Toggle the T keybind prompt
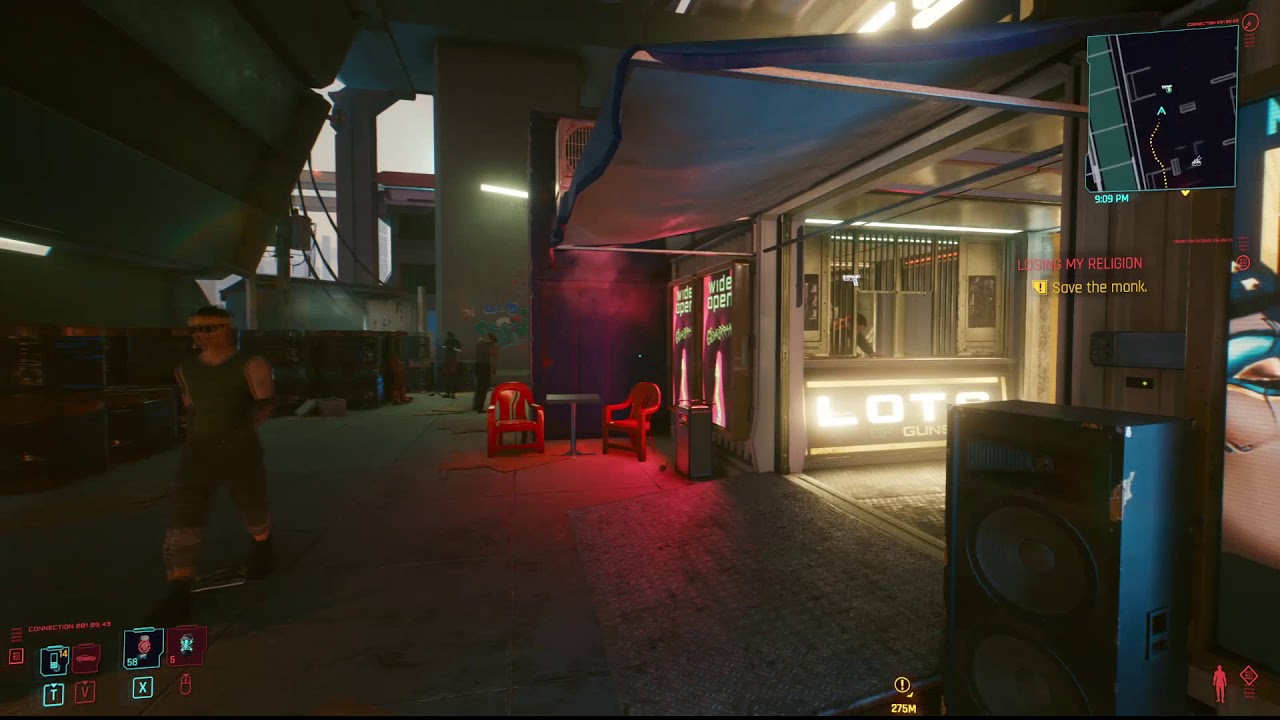Image resolution: width=1280 pixels, height=720 pixels. [54, 692]
